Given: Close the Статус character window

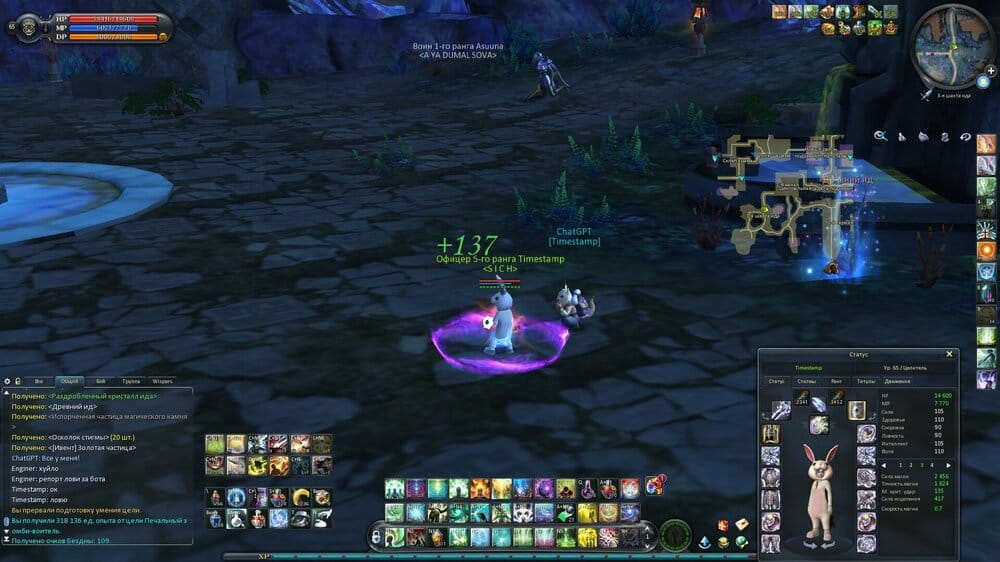Looking at the screenshot, I should [950, 354].
